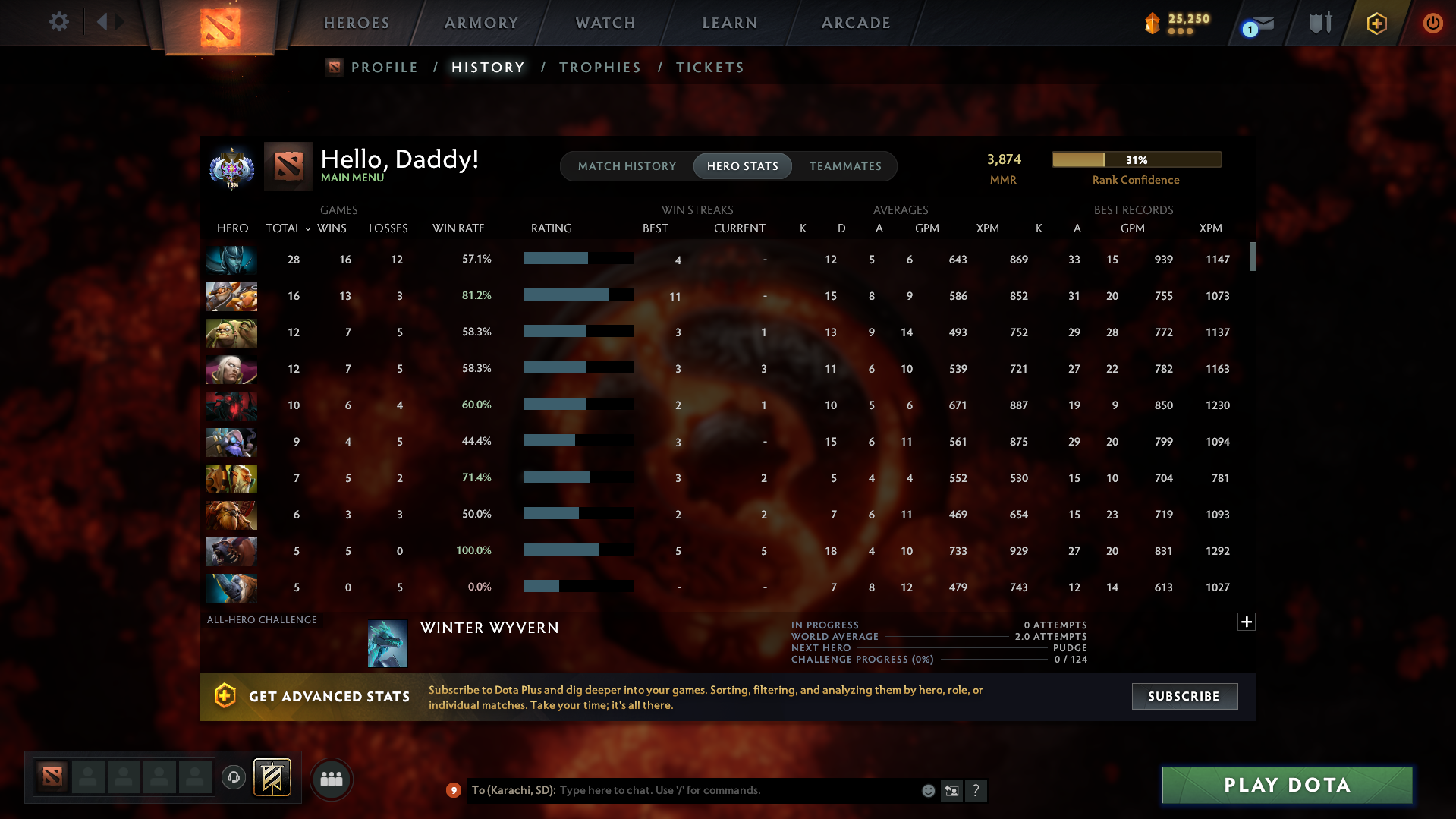Click the armory shield and sword icon

click(x=1319, y=23)
